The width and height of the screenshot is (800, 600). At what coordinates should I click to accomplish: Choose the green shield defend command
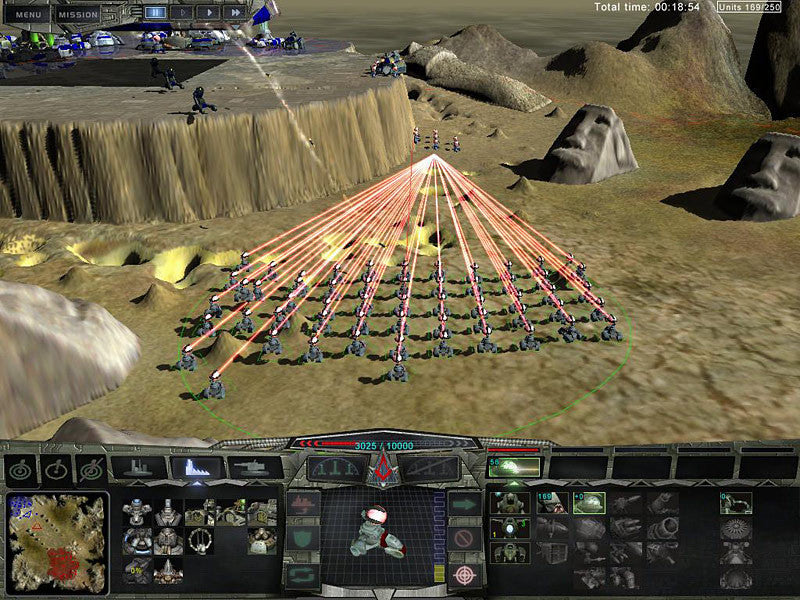(x=303, y=539)
